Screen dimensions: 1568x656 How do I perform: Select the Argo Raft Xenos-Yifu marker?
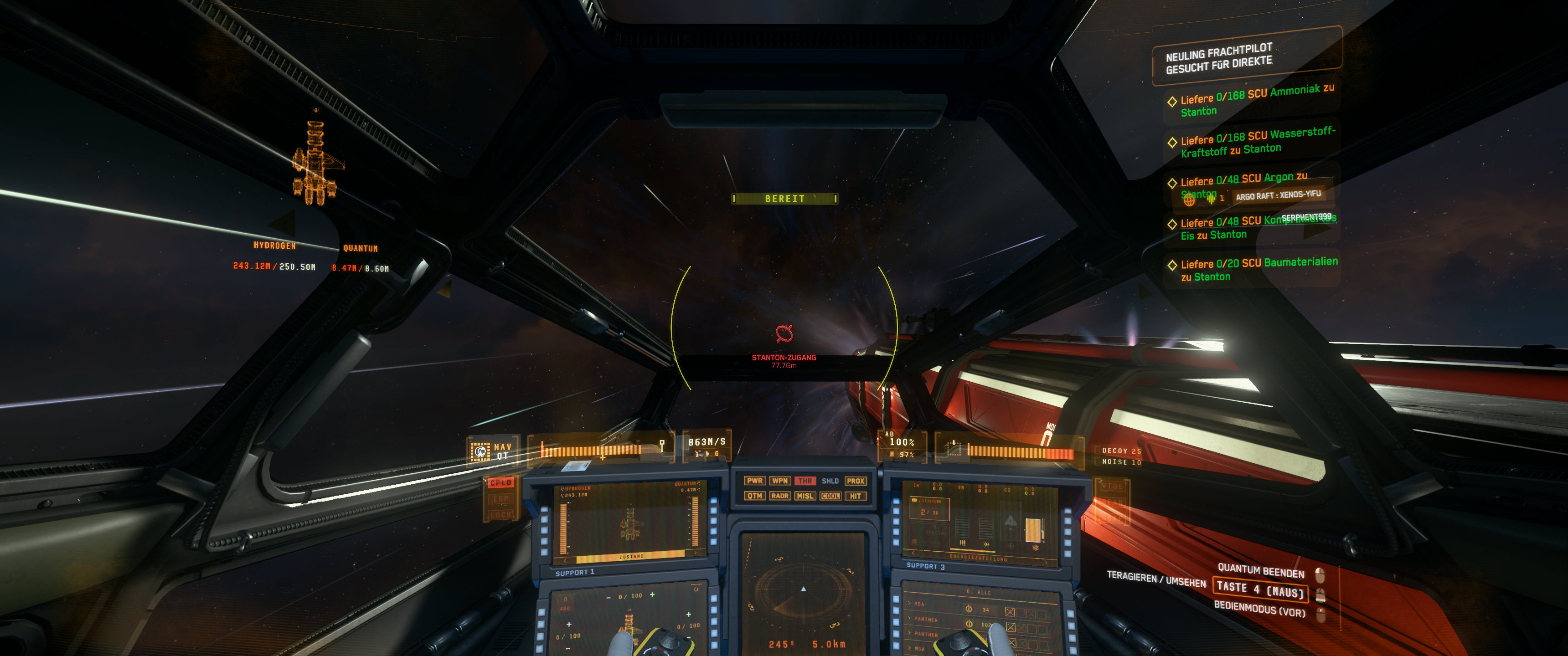(x=1278, y=195)
